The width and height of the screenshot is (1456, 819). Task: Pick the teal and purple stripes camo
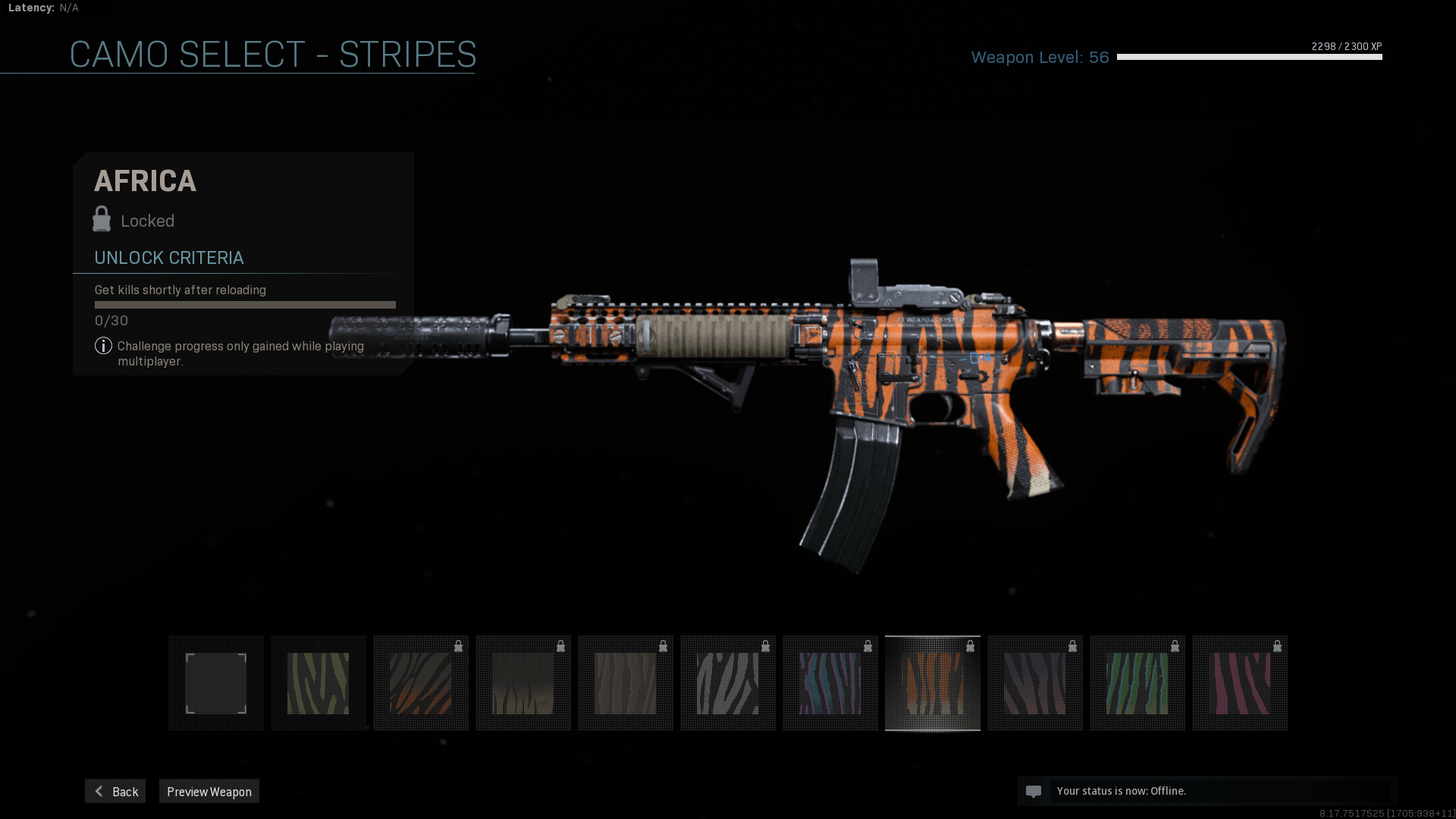point(830,683)
